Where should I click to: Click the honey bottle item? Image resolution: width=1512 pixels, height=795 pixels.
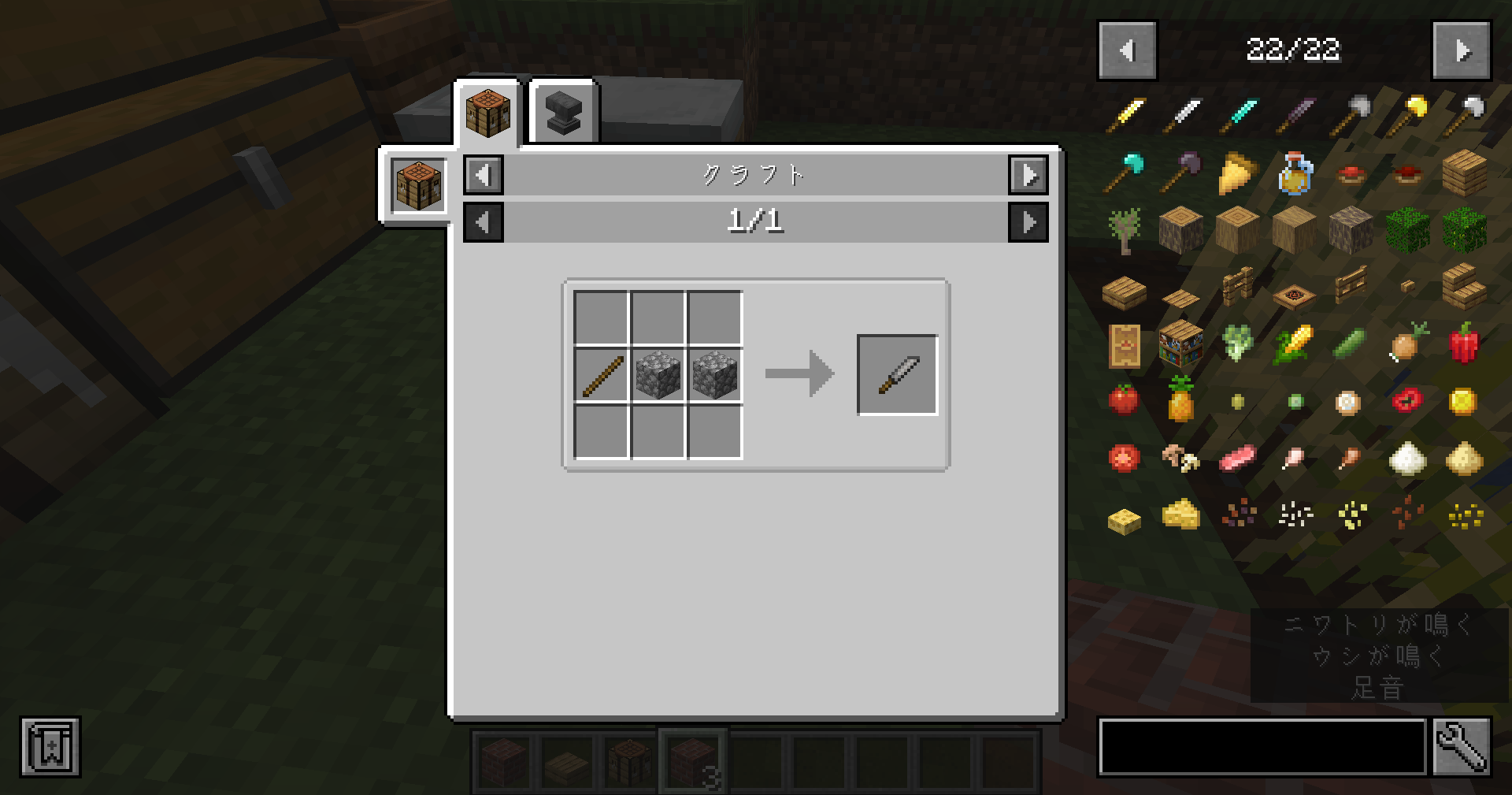1295,175
